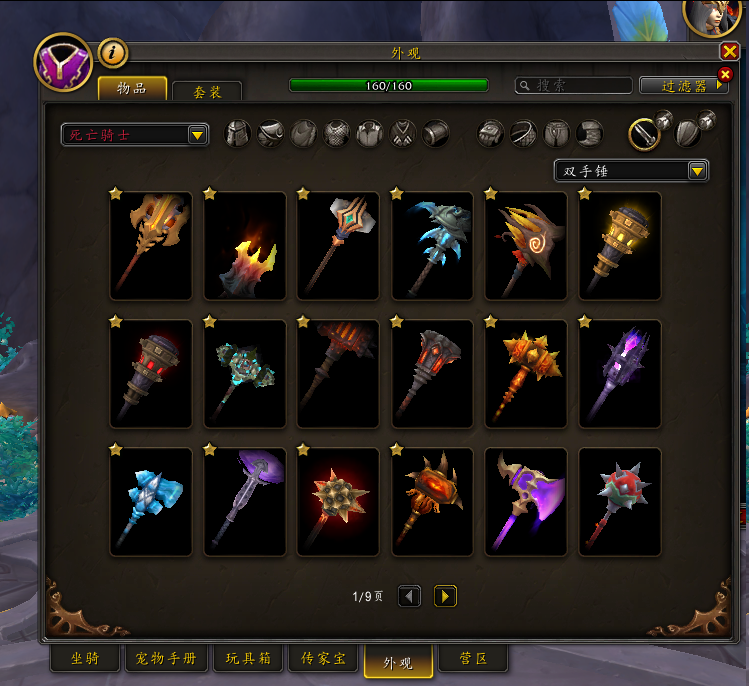
Task: Click the round info button
Action: click(x=112, y=53)
